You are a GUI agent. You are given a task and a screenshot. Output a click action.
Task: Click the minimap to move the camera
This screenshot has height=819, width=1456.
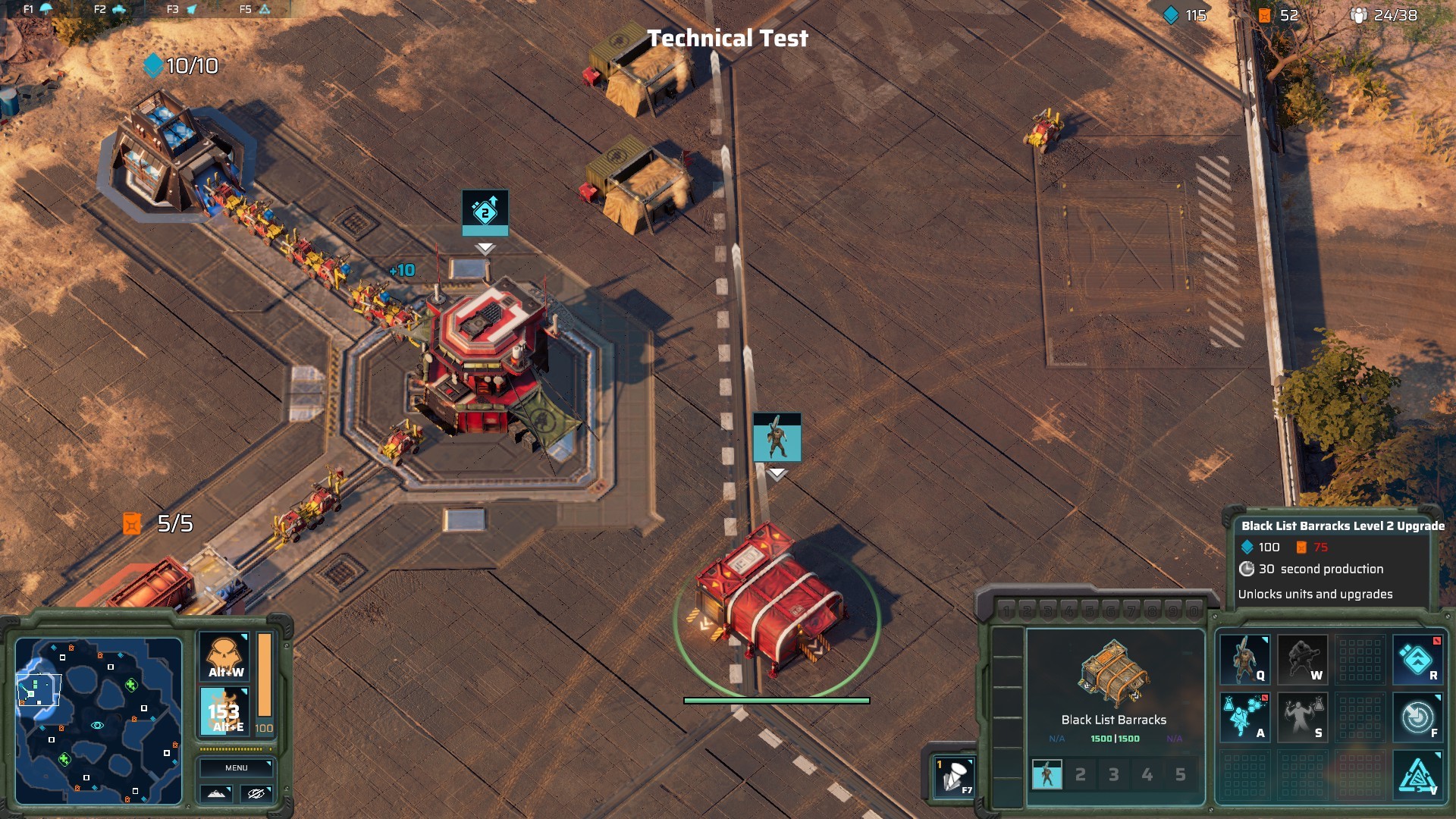(99, 720)
